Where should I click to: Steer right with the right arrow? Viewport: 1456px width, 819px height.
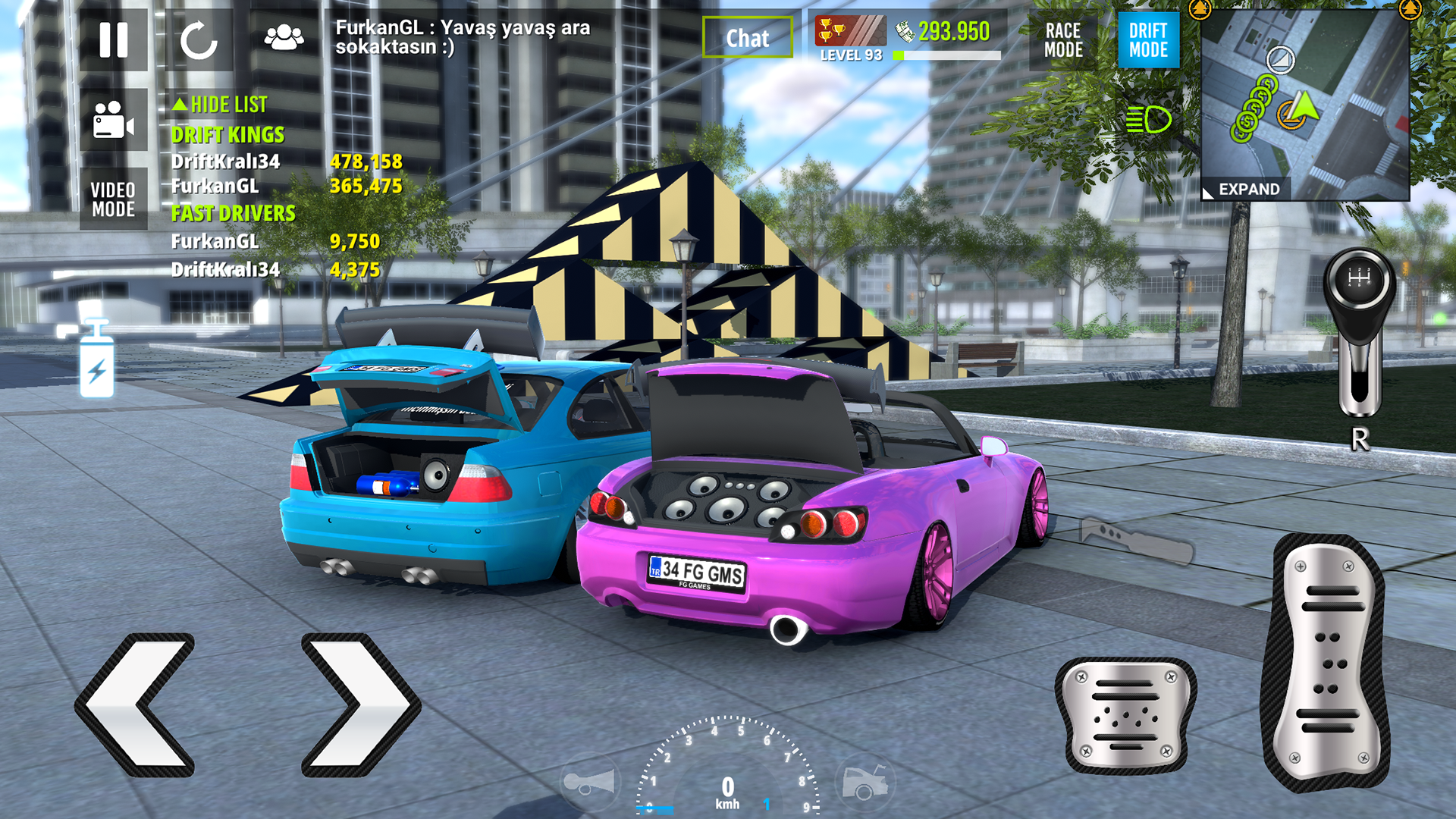(x=359, y=704)
